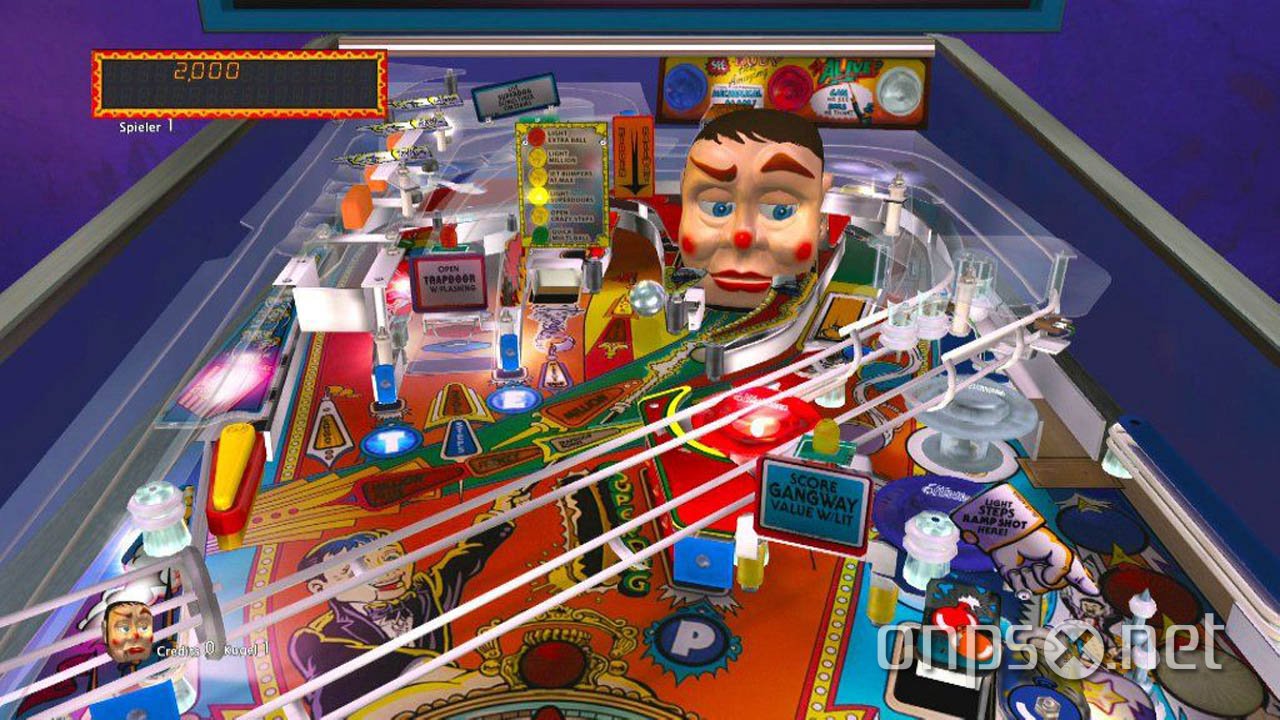Click the Light Million yellow lamp
The image size is (1280, 720).
[x=536, y=158]
